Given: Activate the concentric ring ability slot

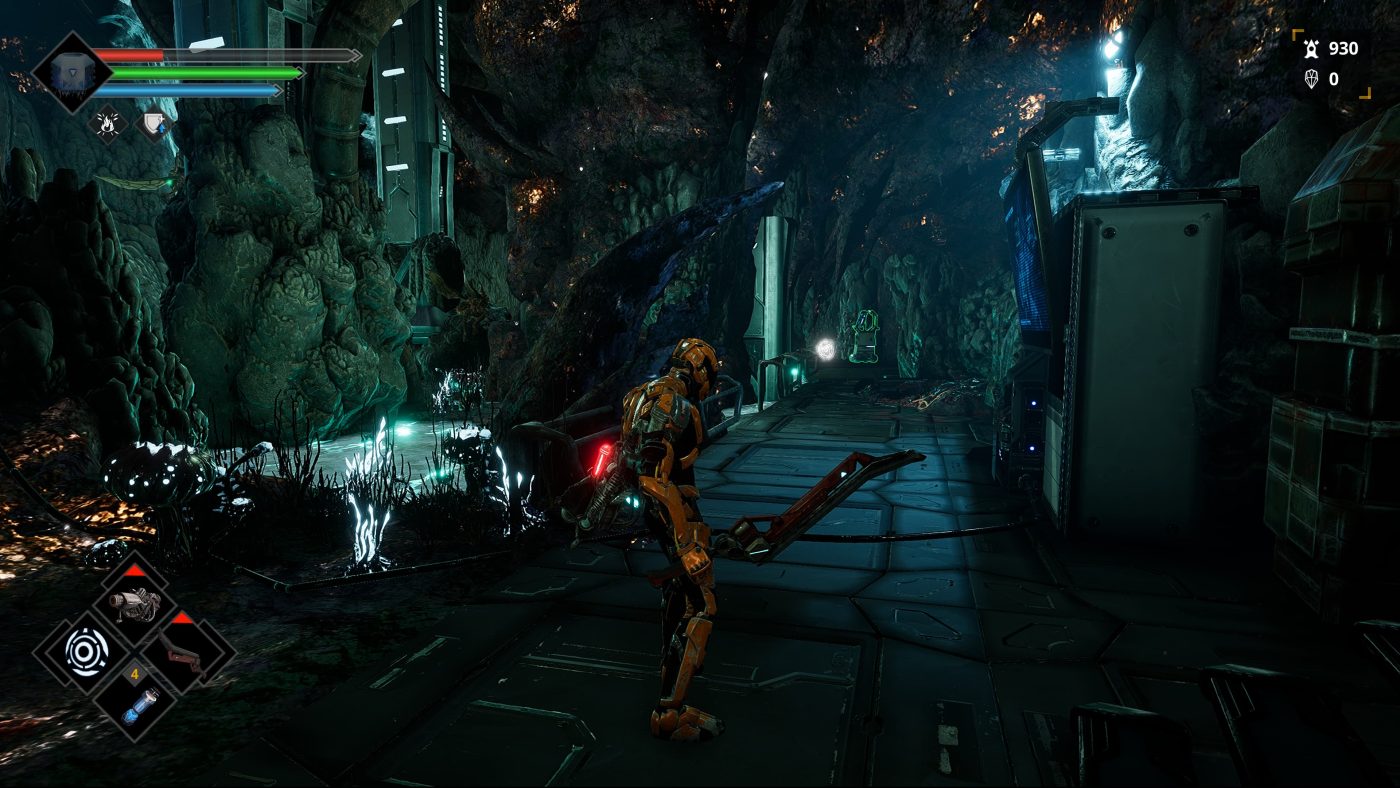Looking at the screenshot, I should tap(85, 652).
